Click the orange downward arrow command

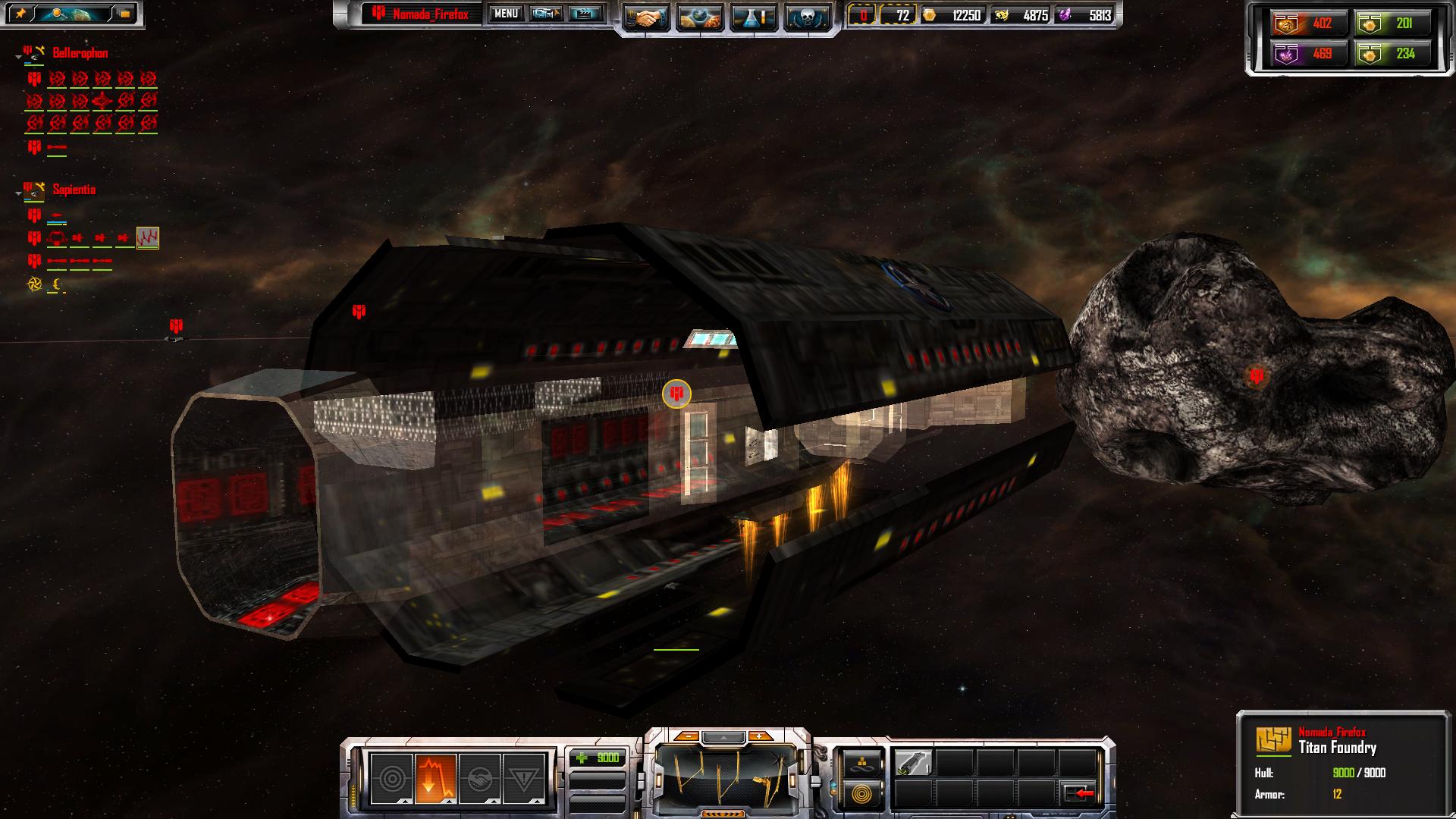[x=435, y=779]
